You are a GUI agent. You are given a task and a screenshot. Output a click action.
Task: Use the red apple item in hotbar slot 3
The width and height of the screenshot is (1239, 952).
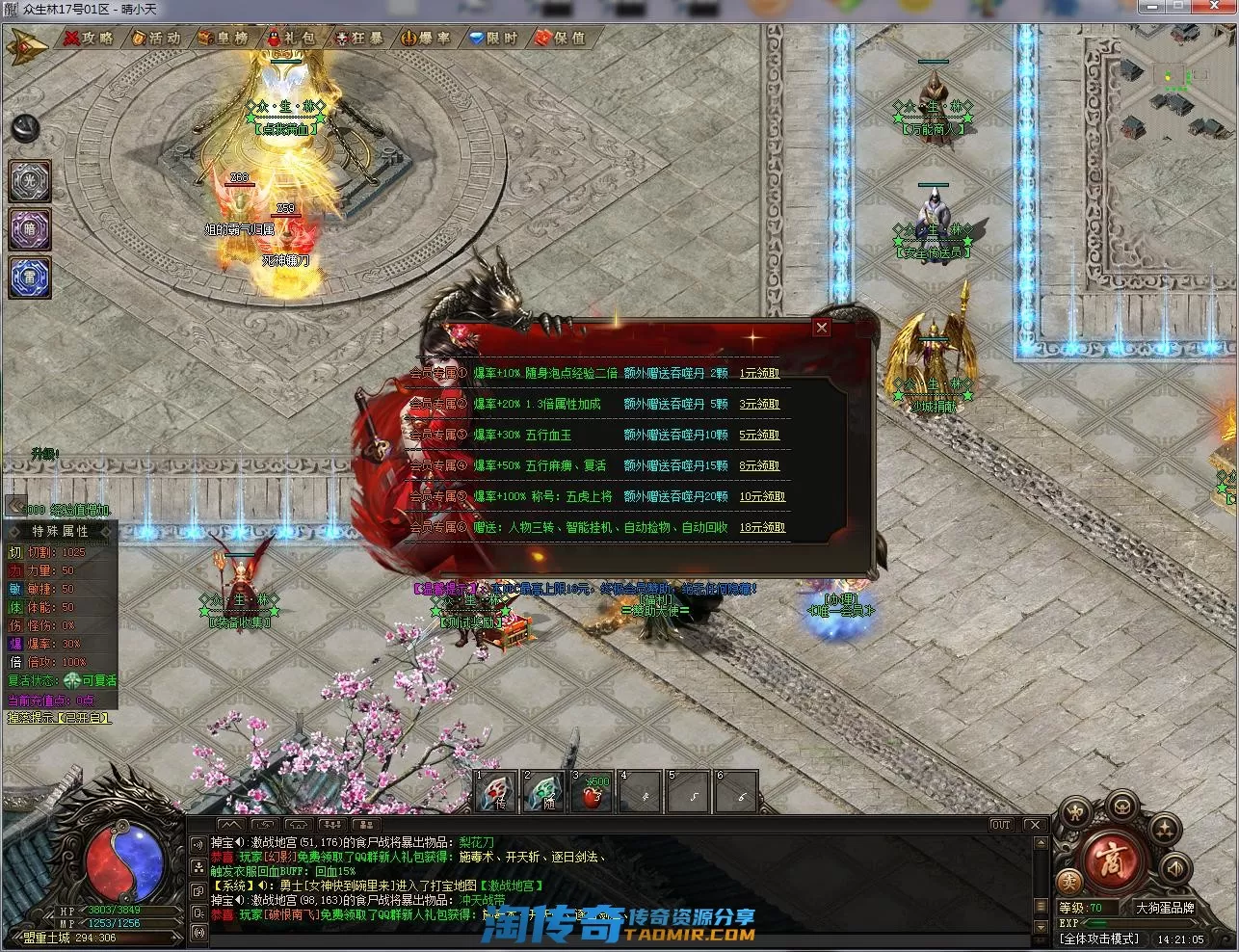(x=593, y=793)
